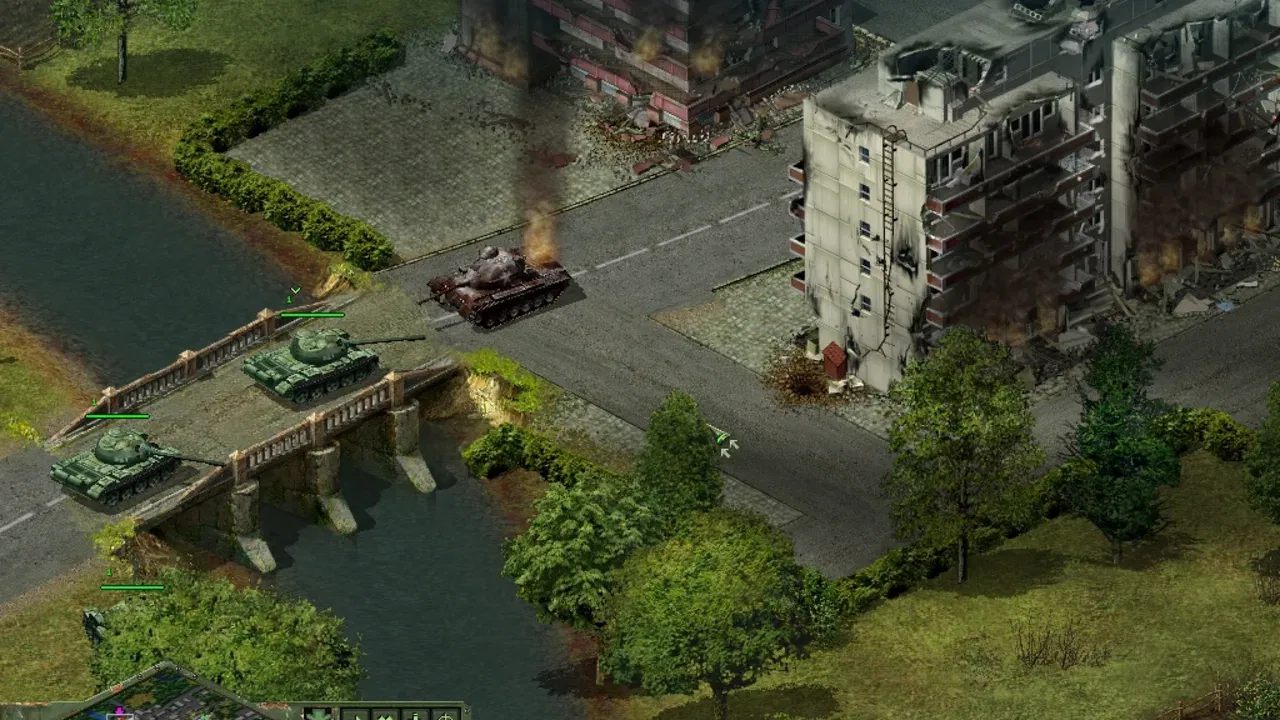This screenshot has width=1280, height=720.
Task: Click the magenta objective arrow on the minimap
Action: tap(119, 710)
